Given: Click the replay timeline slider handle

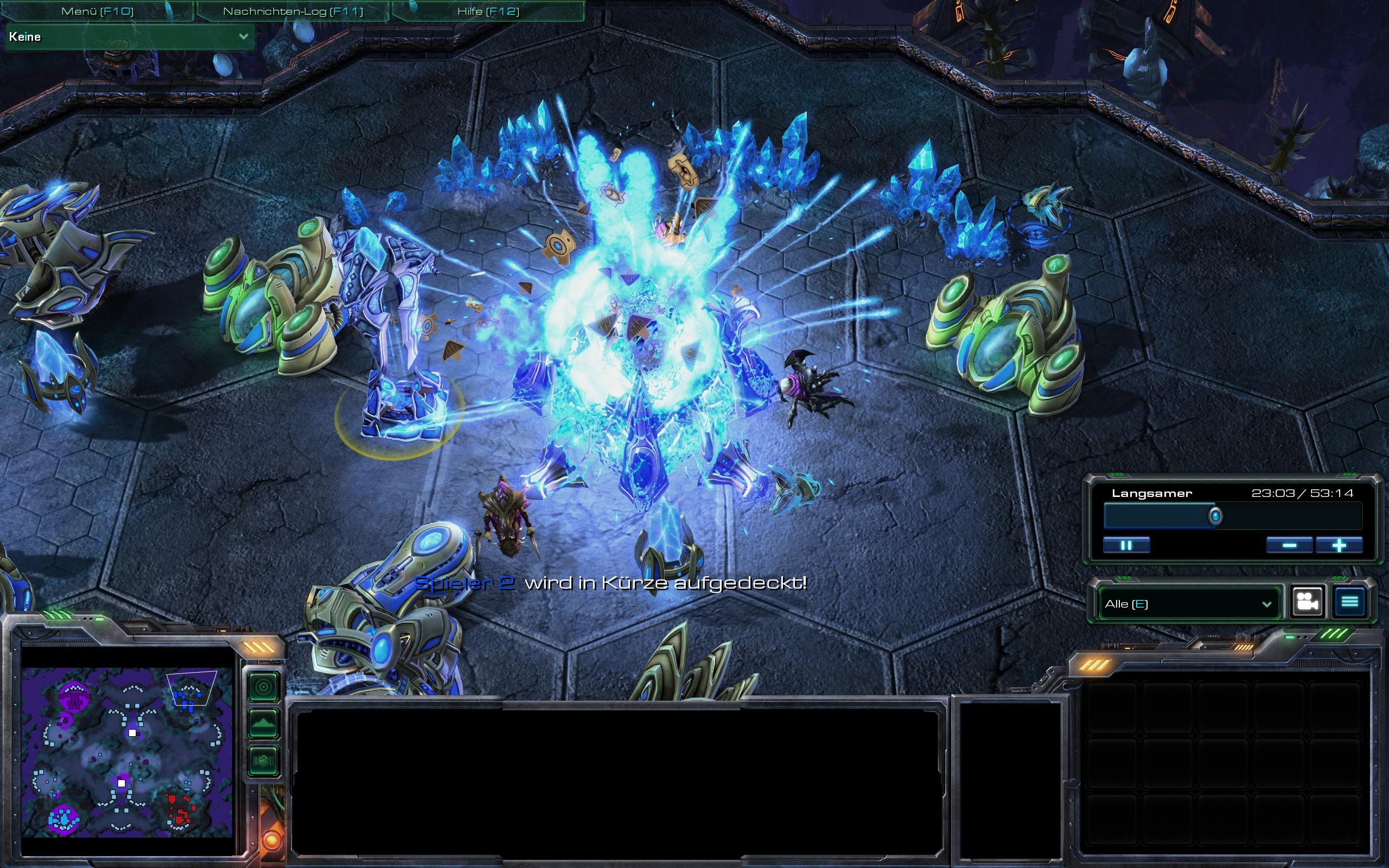Looking at the screenshot, I should (1215, 516).
